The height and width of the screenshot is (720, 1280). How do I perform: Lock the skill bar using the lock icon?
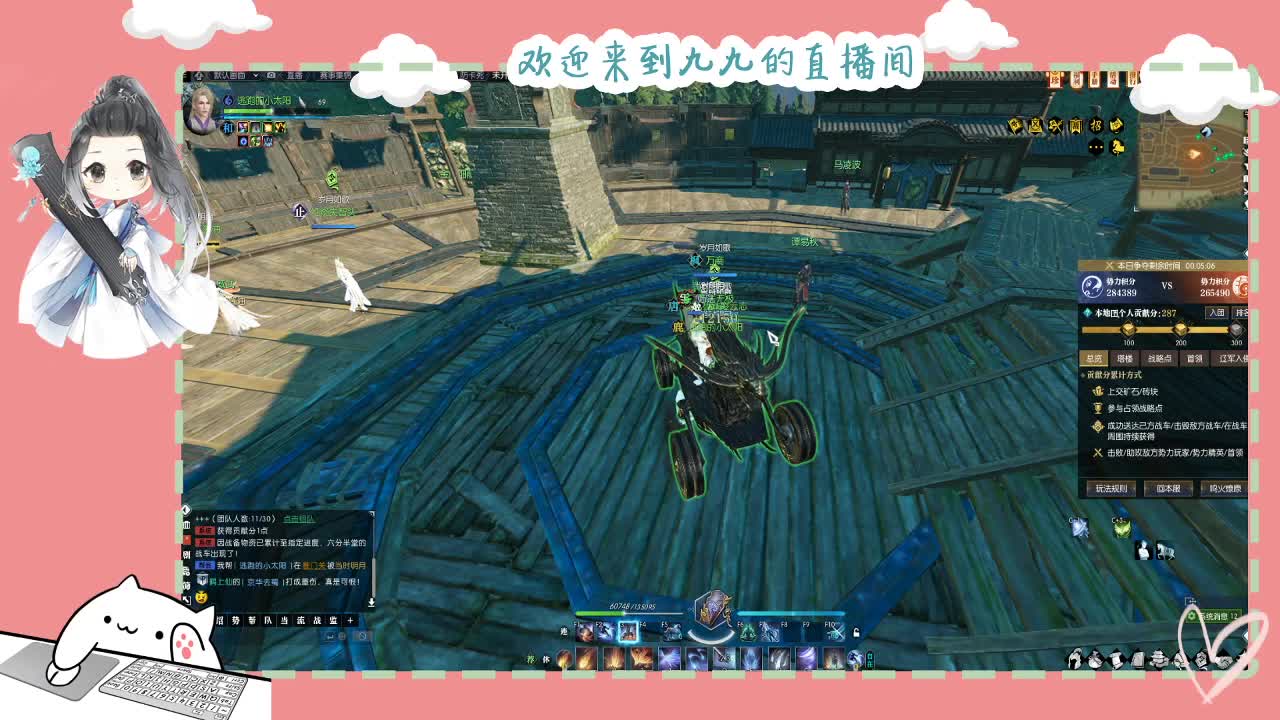click(x=855, y=631)
